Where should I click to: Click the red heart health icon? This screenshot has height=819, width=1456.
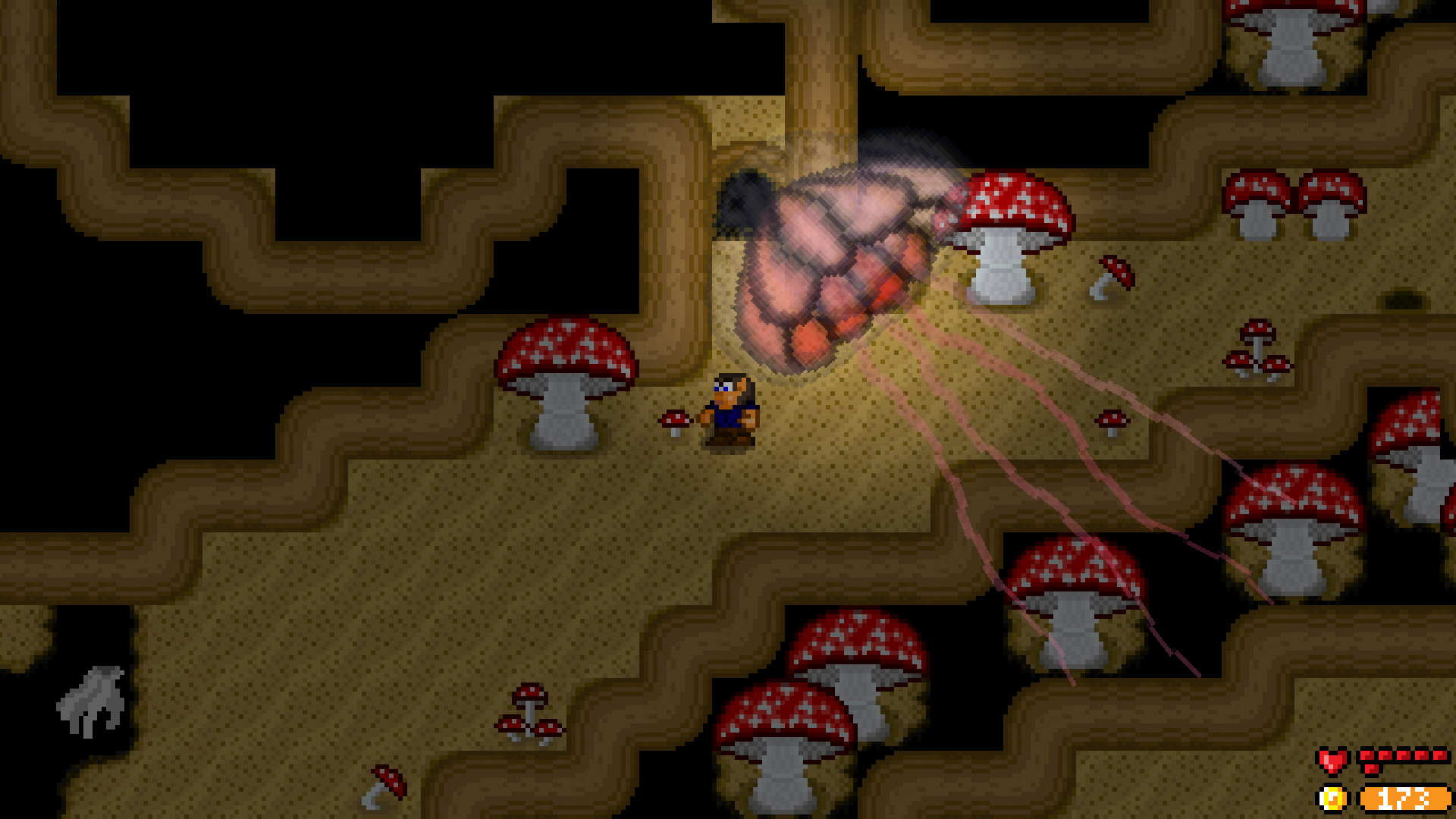(1333, 761)
